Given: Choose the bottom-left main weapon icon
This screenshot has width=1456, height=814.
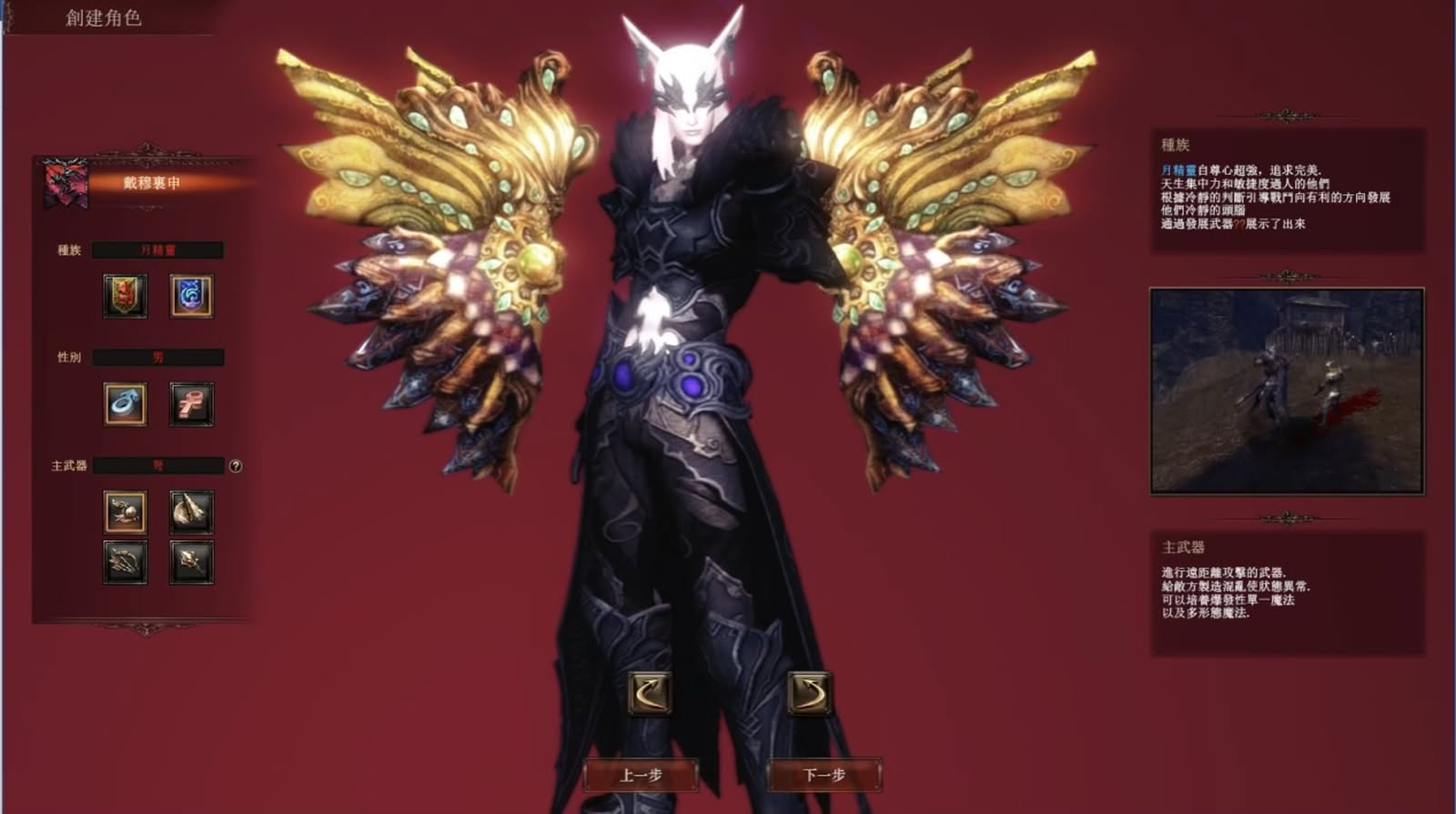Looking at the screenshot, I should tap(125, 561).
